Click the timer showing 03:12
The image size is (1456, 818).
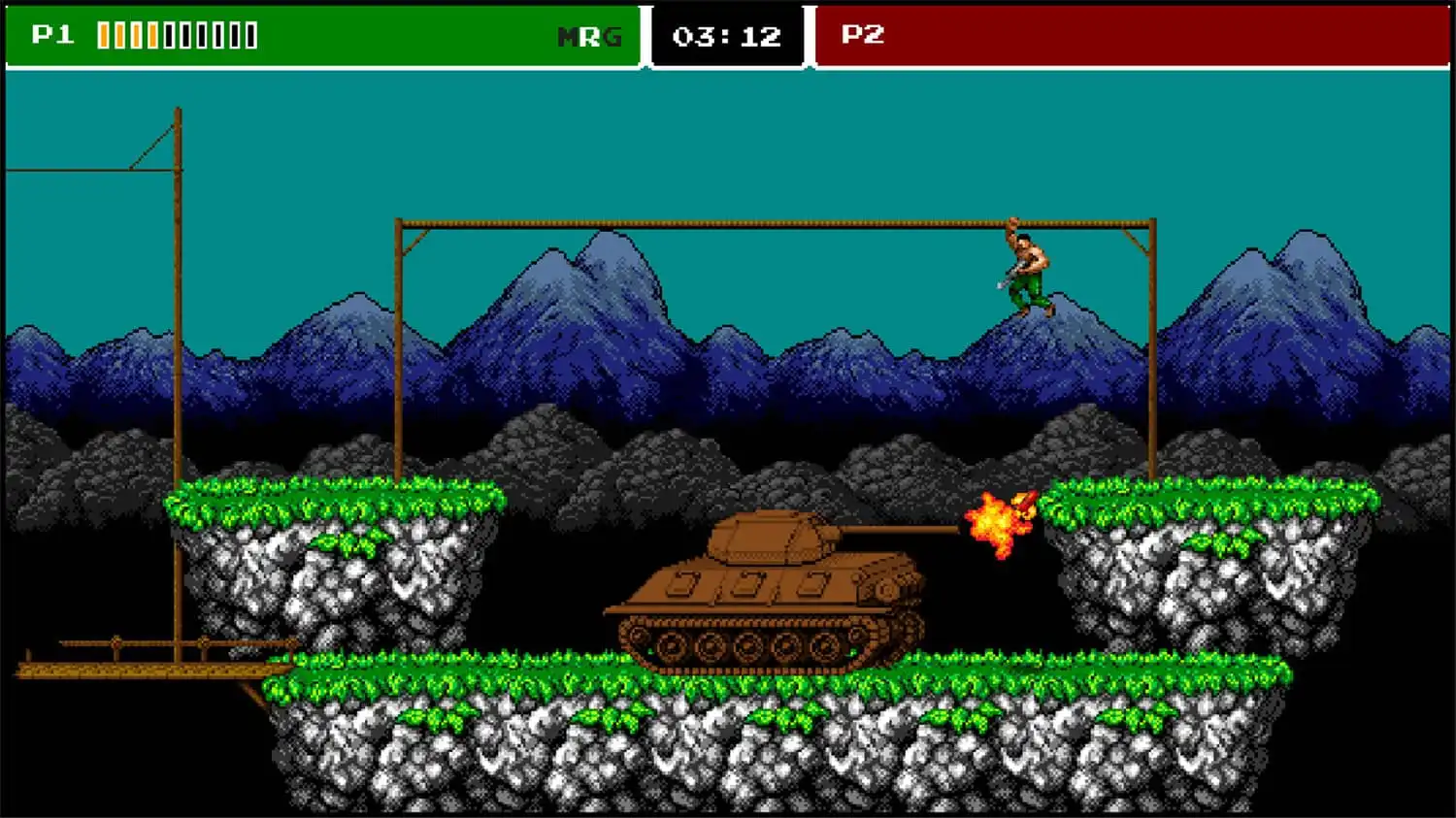point(727,37)
